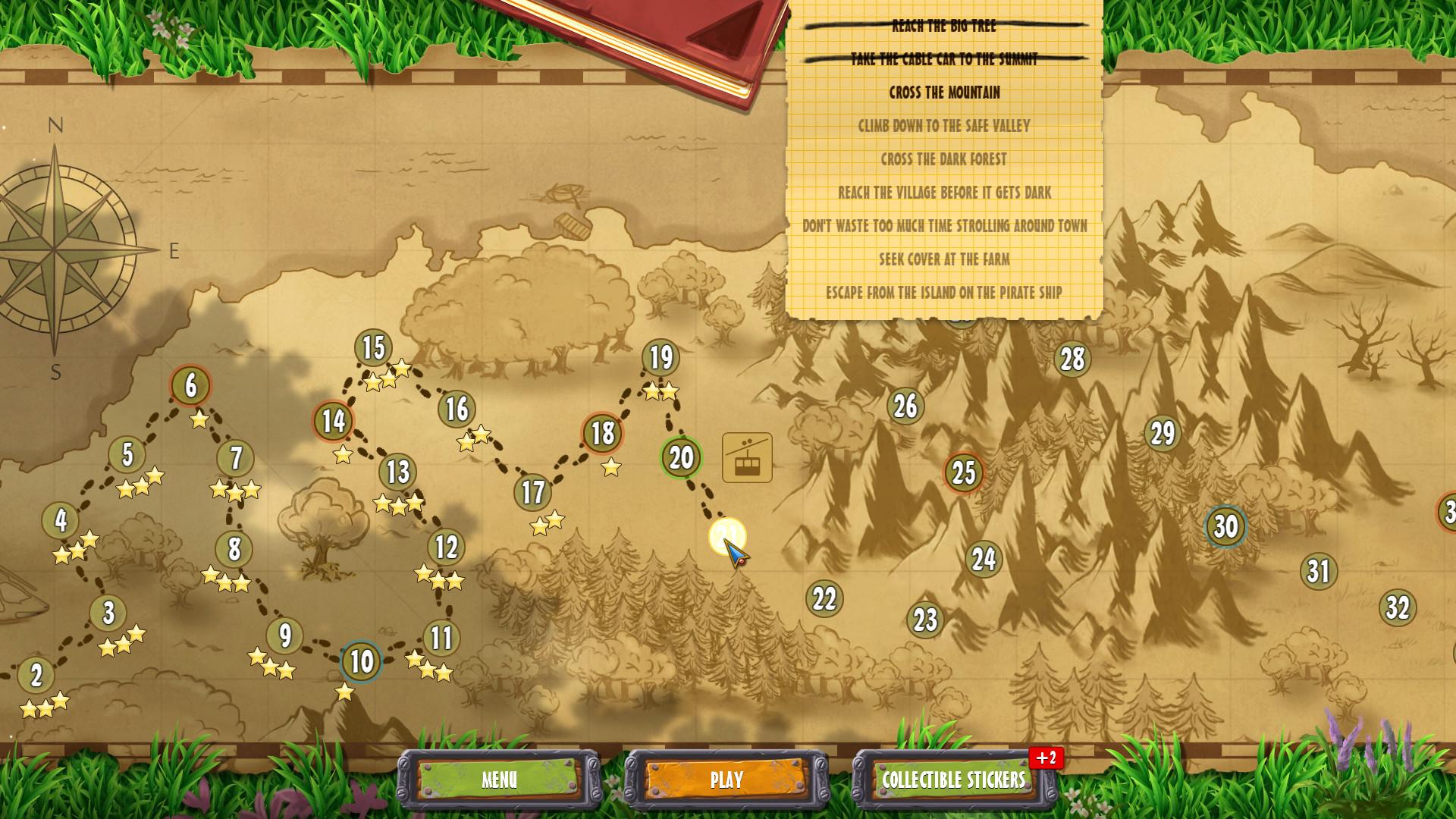The image size is (1456, 819).
Task: Select level 14 on the map
Action: (x=334, y=421)
